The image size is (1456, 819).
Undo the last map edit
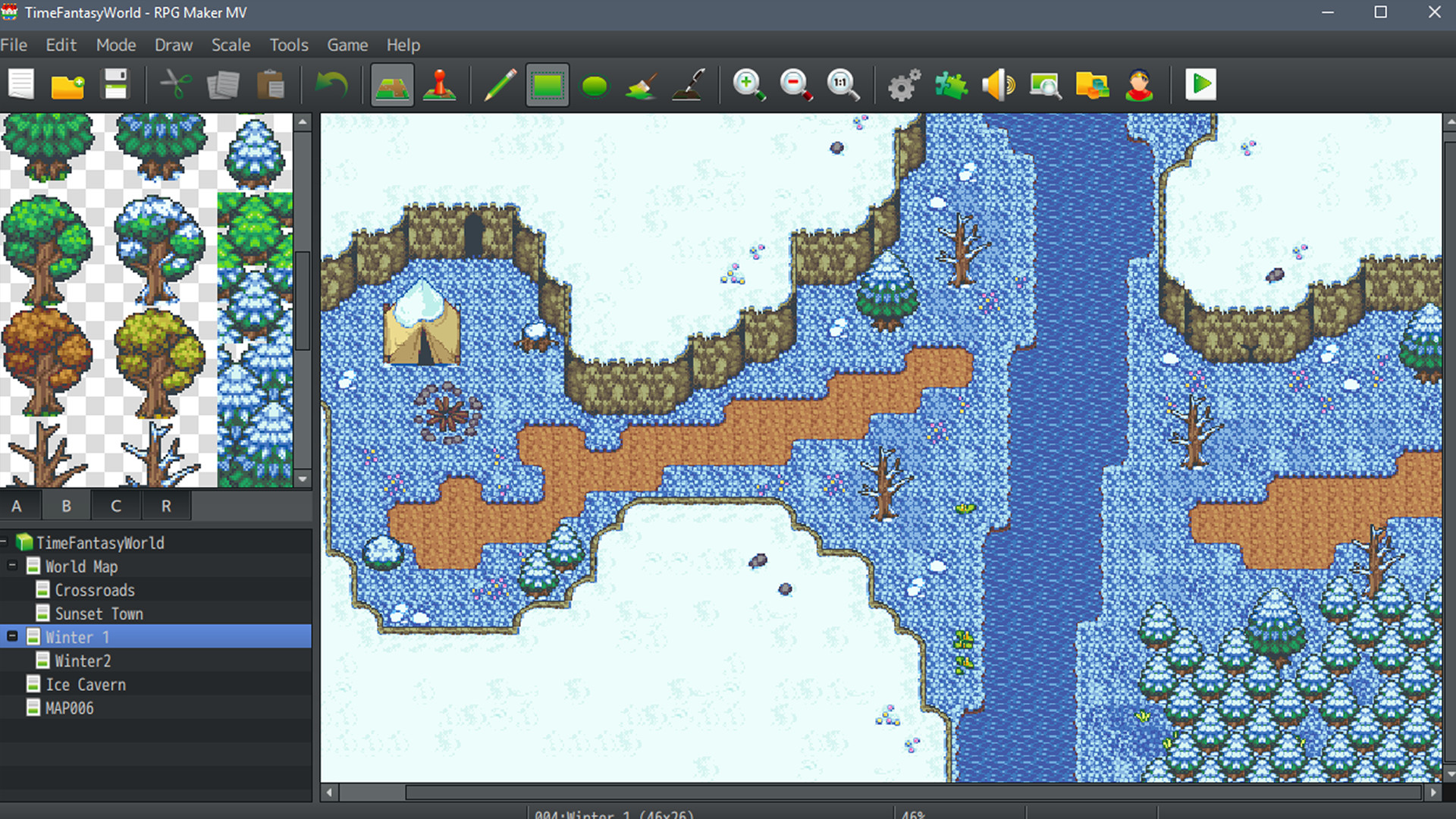[332, 85]
